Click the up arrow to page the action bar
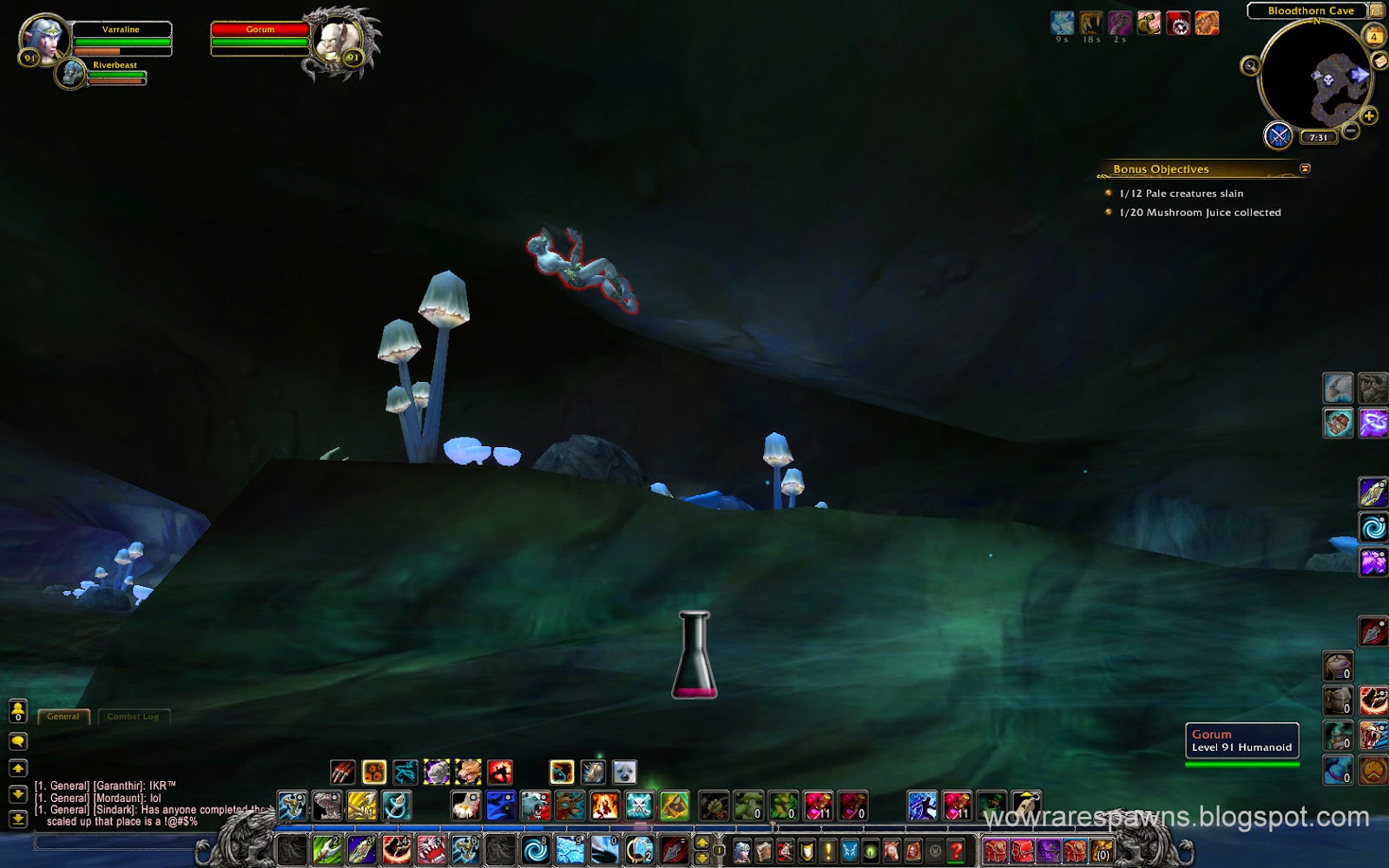The height and width of the screenshot is (868, 1389). click(701, 844)
